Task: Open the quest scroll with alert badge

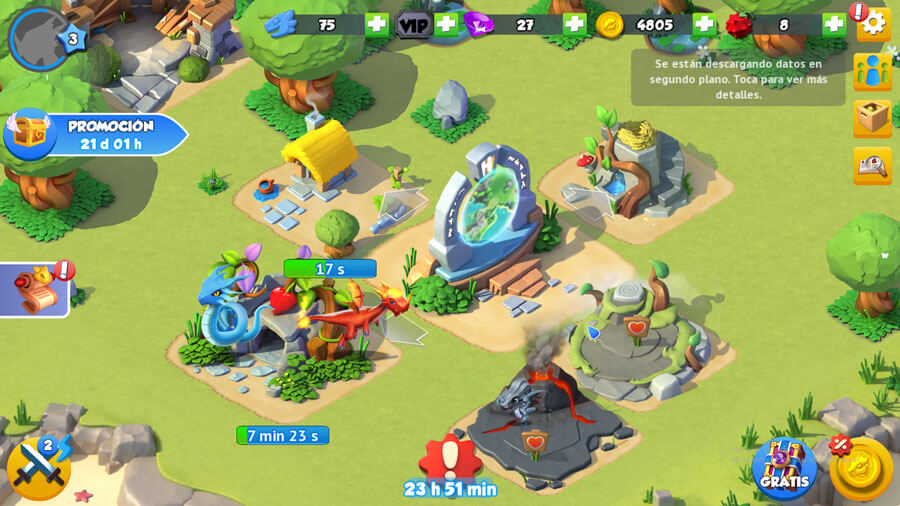Action: point(35,289)
